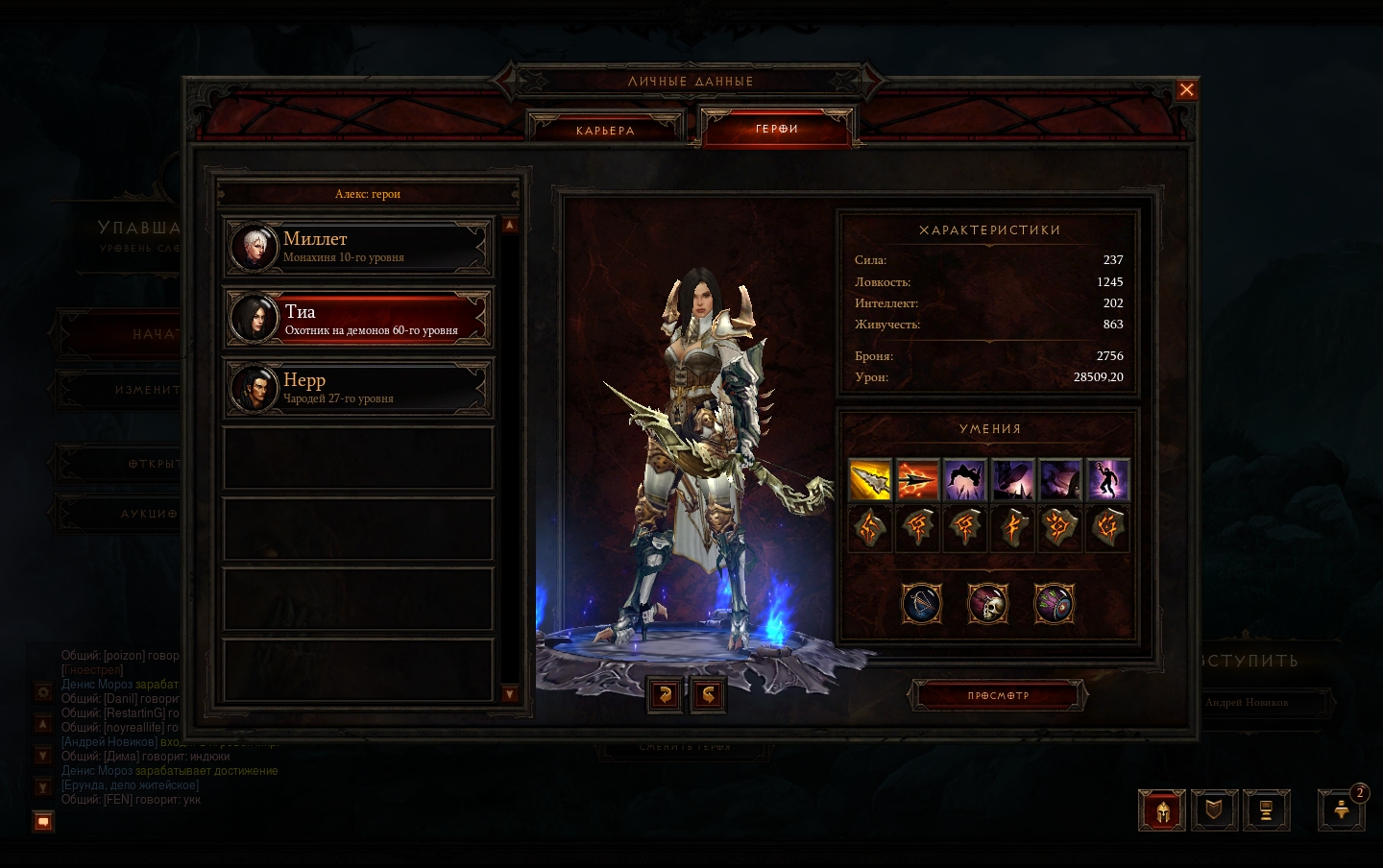Open the chat speech bubble button
1383x868 pixels.
point(43,822)
